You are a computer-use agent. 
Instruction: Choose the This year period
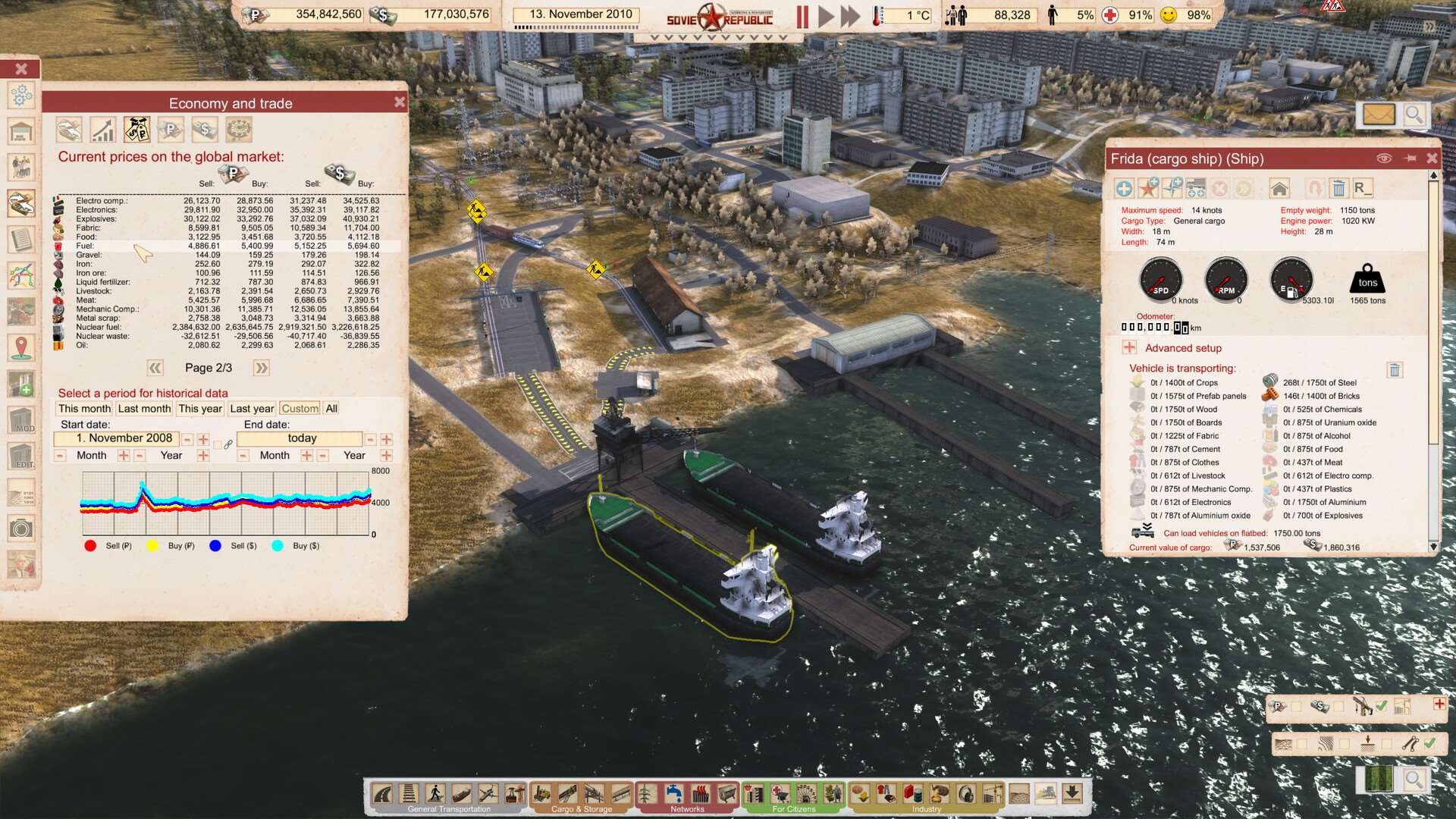click(200, 409)
